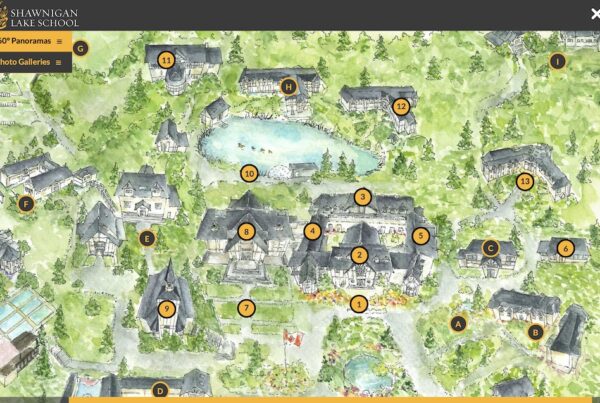This screenshot has width=600, height=403.
Task: Click the Shawnigan Lake School logo
Action: tap(40, 15)
